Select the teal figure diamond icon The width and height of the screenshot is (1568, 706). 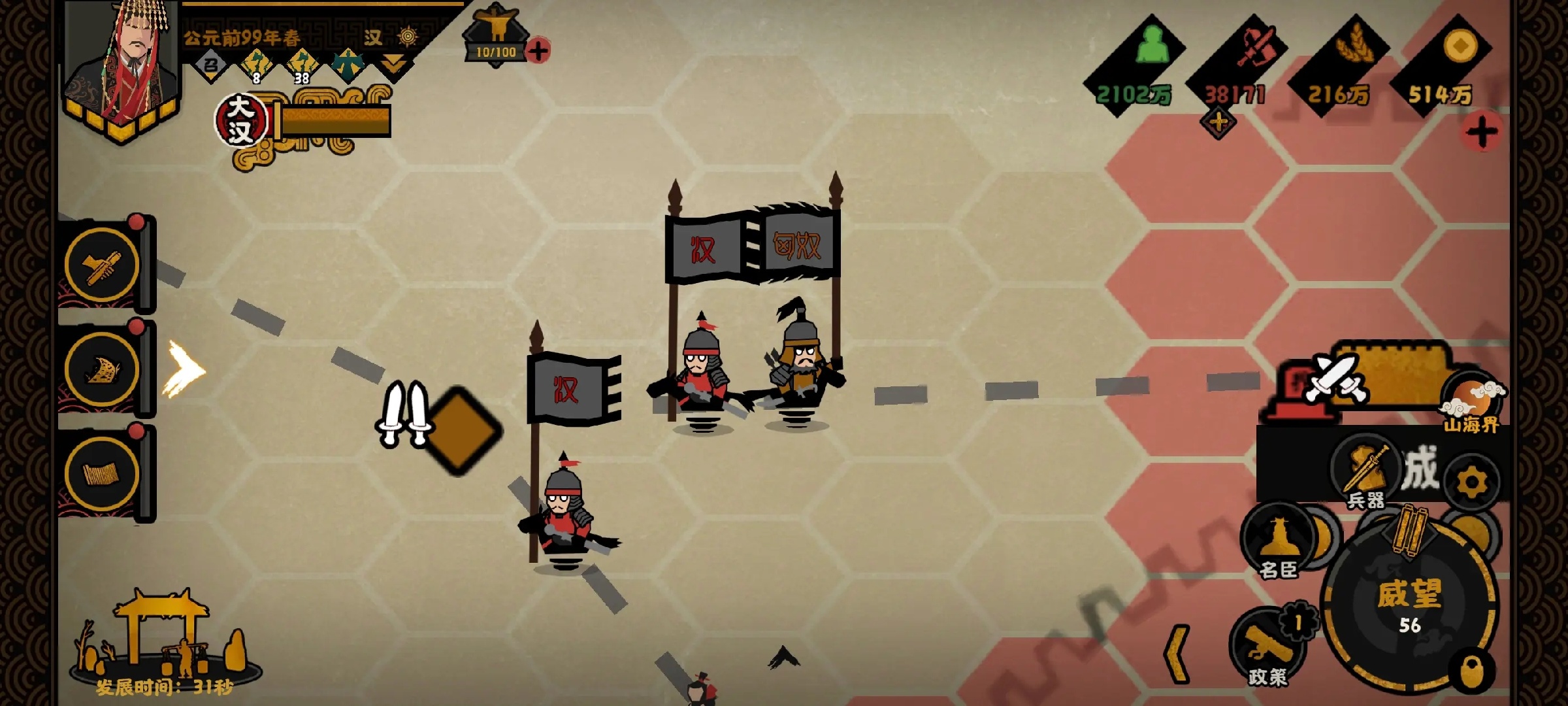pyautogui.click(x=347, y=65)
